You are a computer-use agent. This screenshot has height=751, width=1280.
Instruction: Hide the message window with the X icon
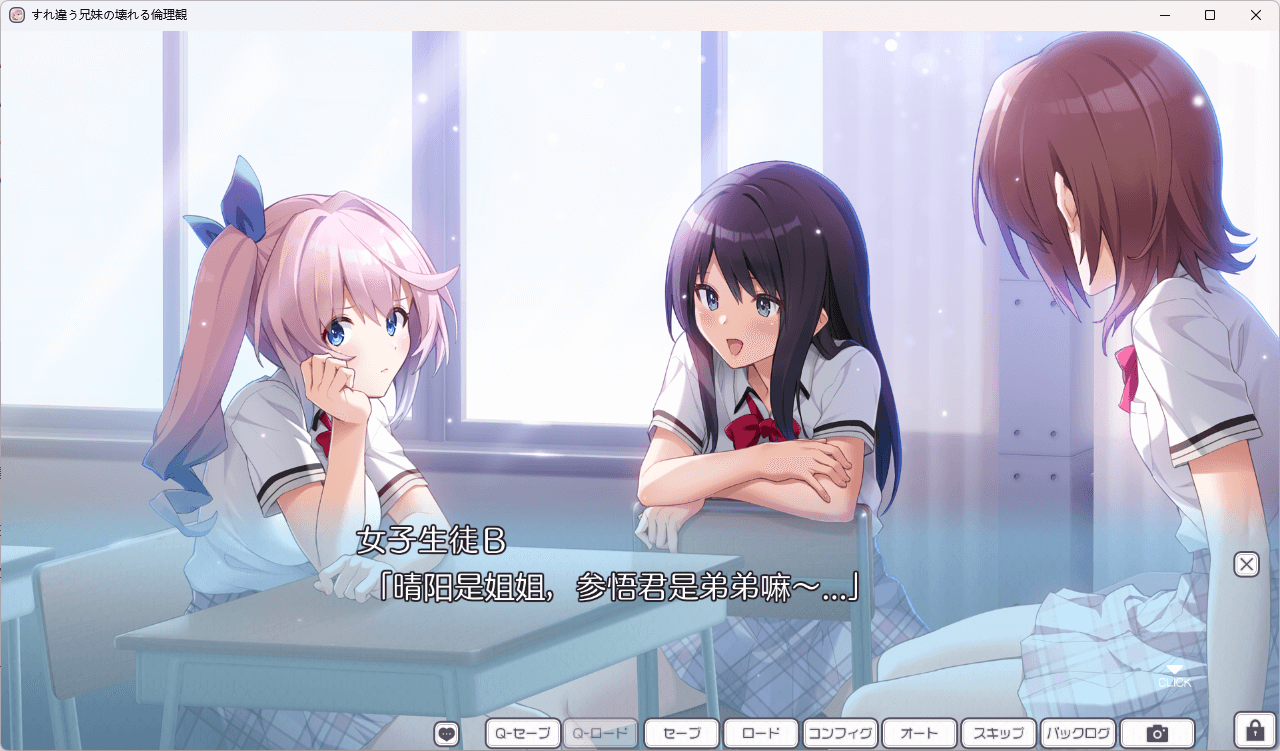pos(1246,564)
